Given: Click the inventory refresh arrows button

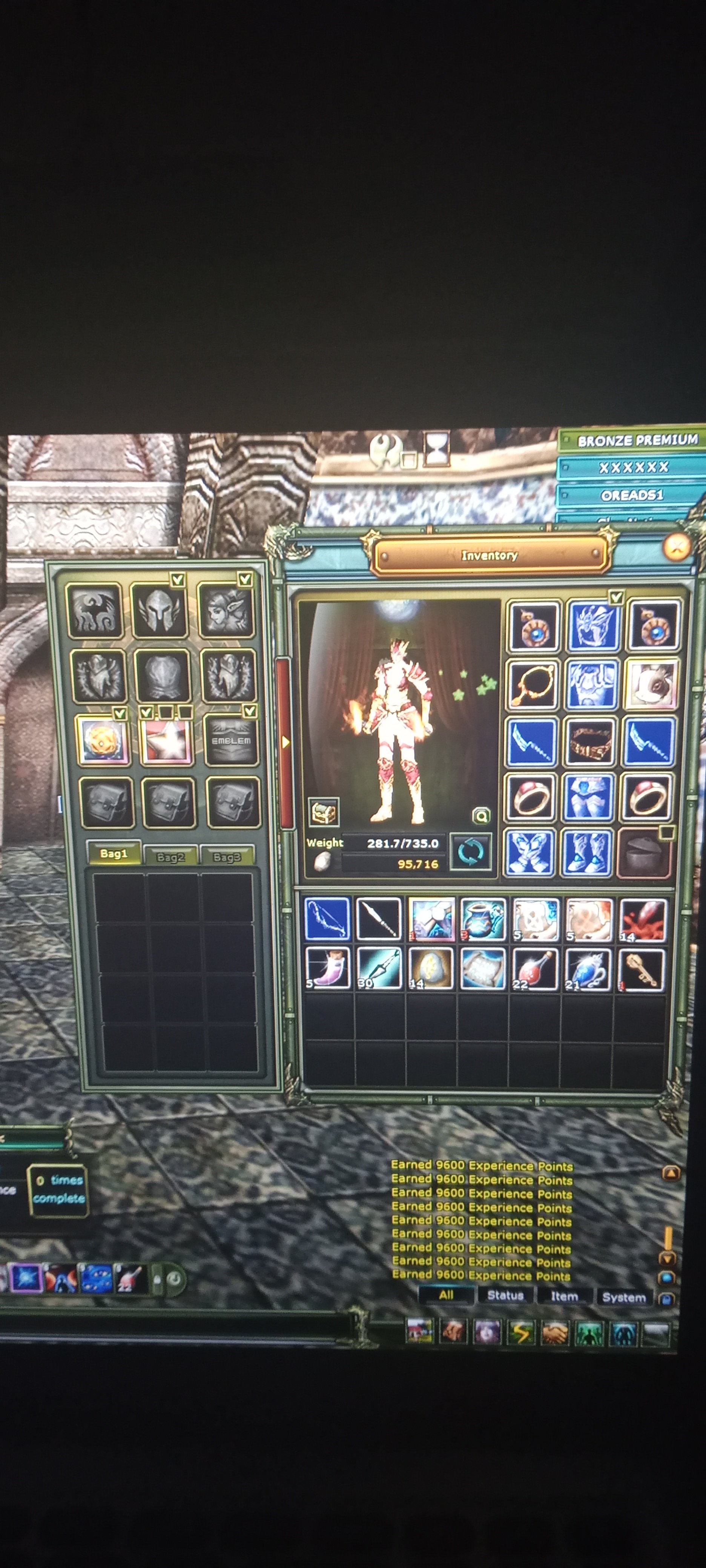Looking at the screenshot, I should [470, 851].
